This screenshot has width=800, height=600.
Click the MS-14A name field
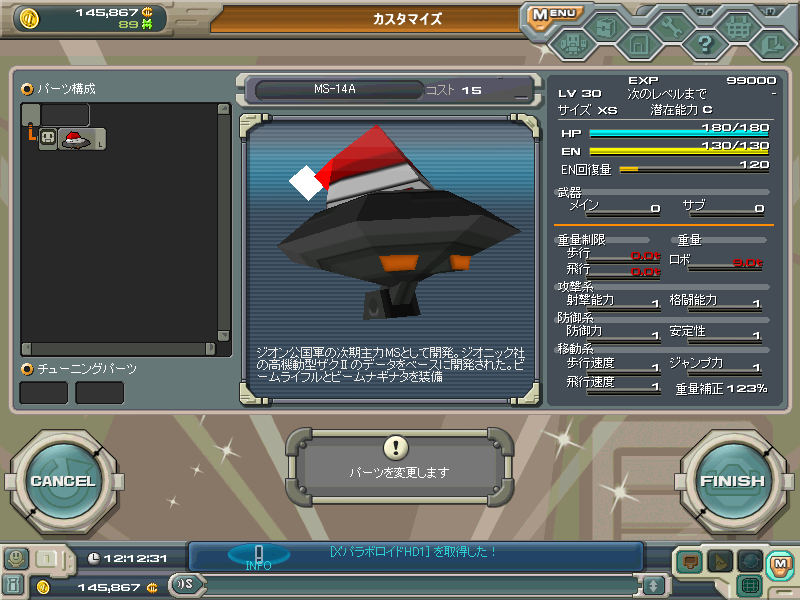[x=335, y=90]
